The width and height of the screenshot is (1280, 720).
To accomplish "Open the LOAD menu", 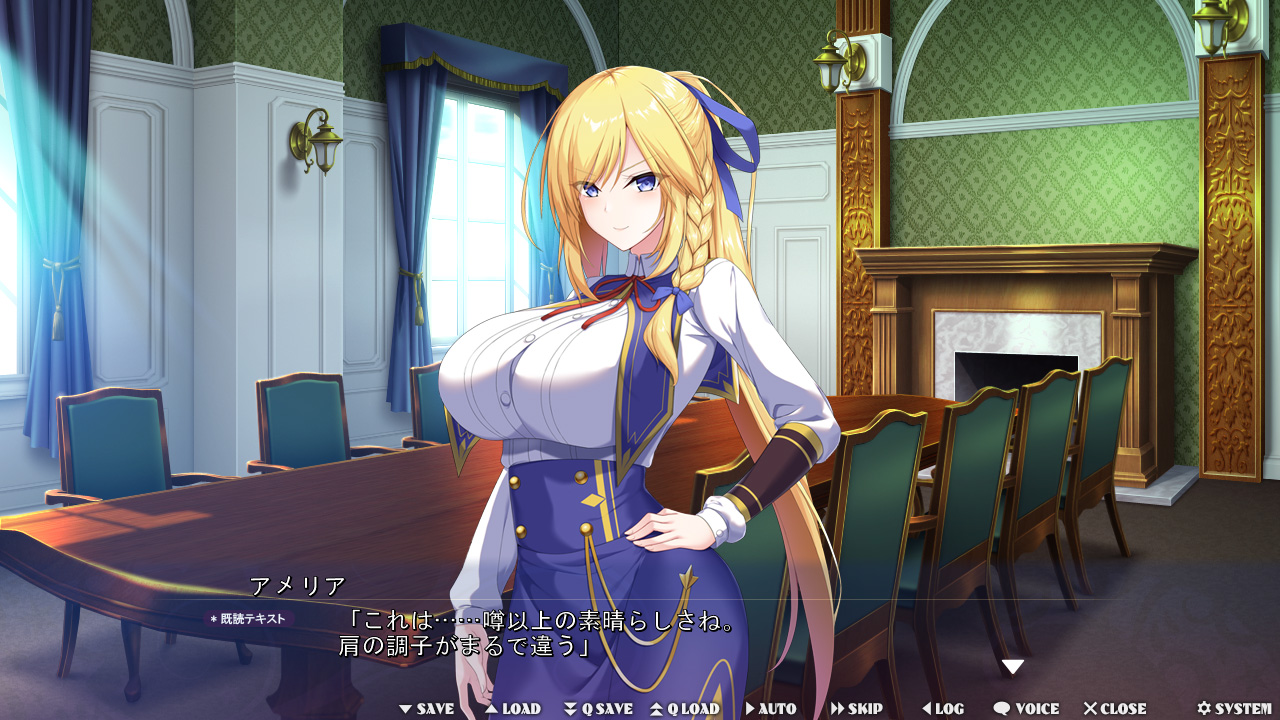I will click(513, 709).
